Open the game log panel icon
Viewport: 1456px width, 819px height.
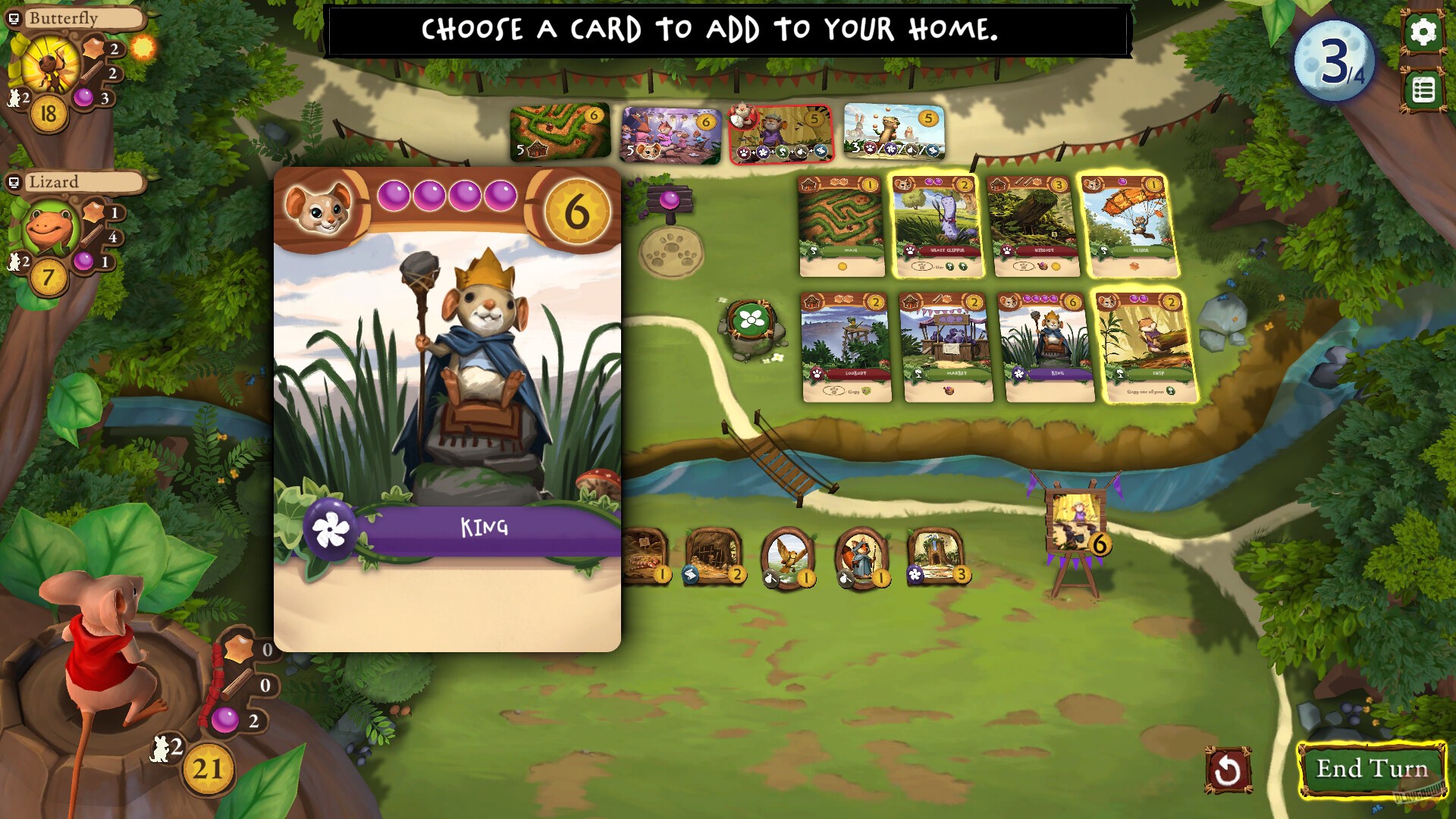(1424, 89)
